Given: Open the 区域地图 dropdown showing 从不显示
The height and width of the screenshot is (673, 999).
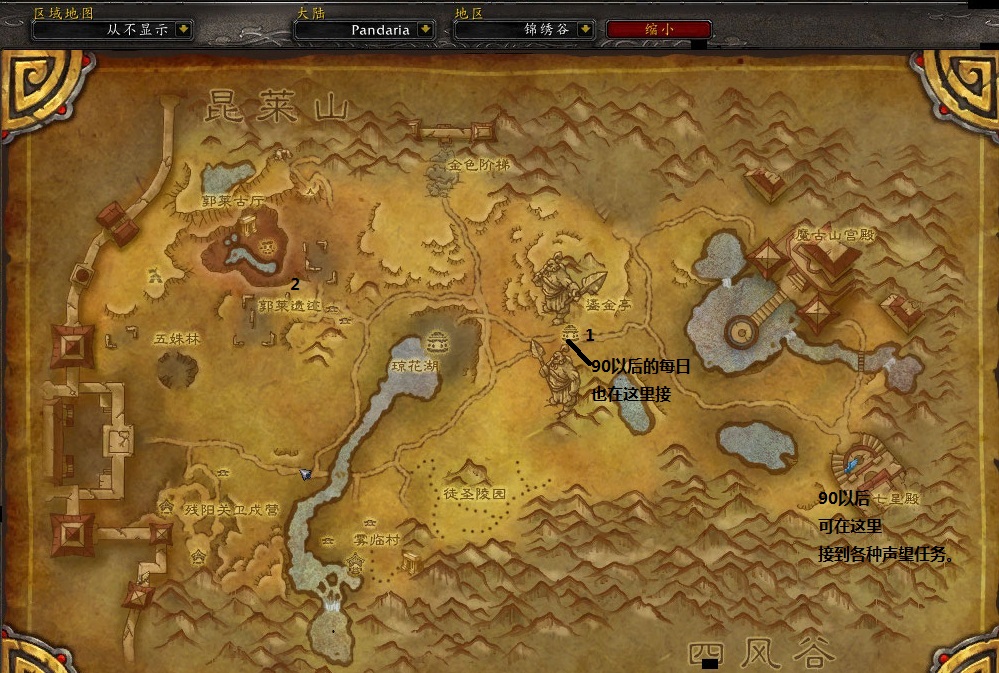Looking at the screenshot, I should click(182, 30).
